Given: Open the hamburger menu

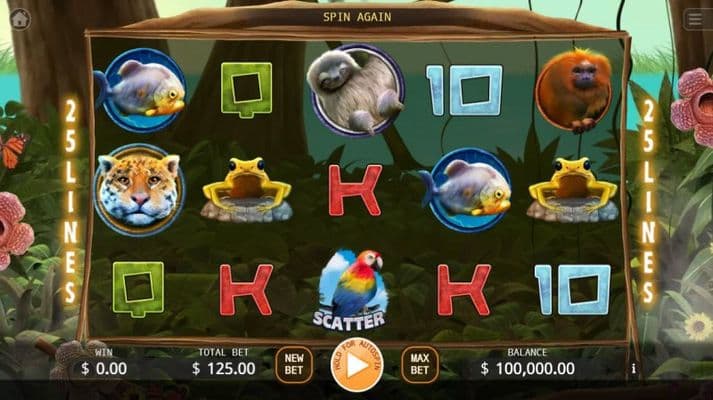Looking at the screenshot, I should click(x=695, y=19).
